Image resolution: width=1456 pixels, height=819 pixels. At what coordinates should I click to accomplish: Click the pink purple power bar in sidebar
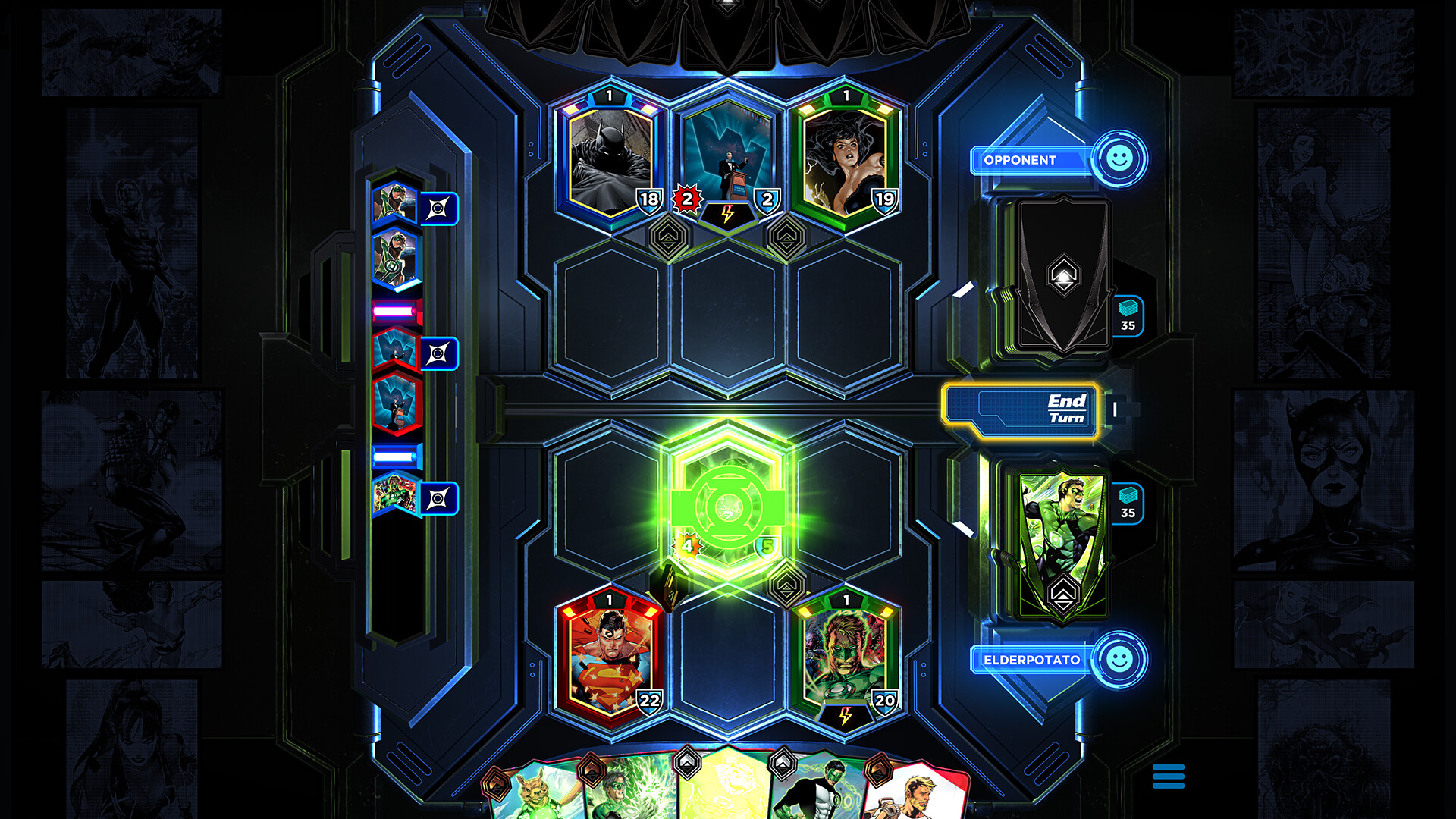(393, 311)
